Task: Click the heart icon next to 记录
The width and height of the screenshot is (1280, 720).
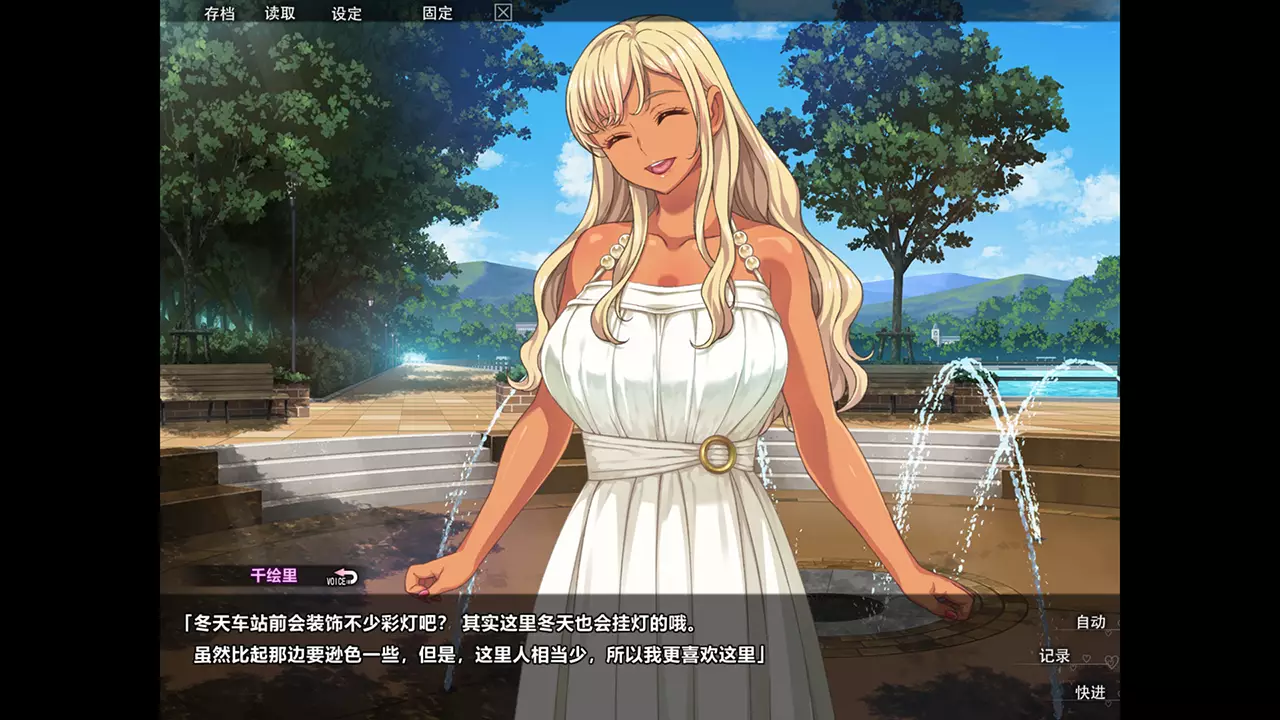Action: click(x=1086, y=658)
